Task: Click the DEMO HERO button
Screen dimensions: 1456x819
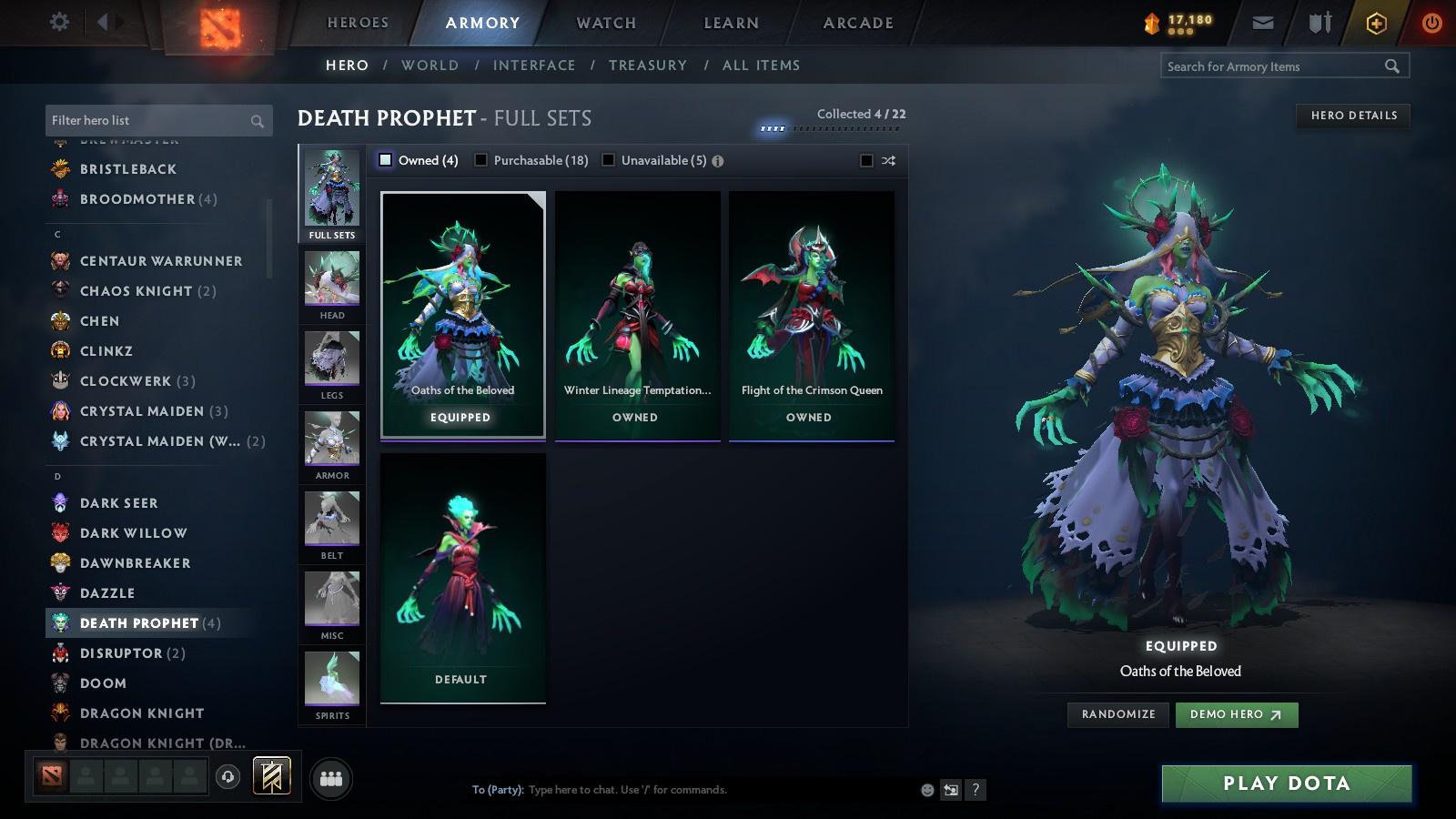Action: pyautogui.click(x=1236, y=714)
